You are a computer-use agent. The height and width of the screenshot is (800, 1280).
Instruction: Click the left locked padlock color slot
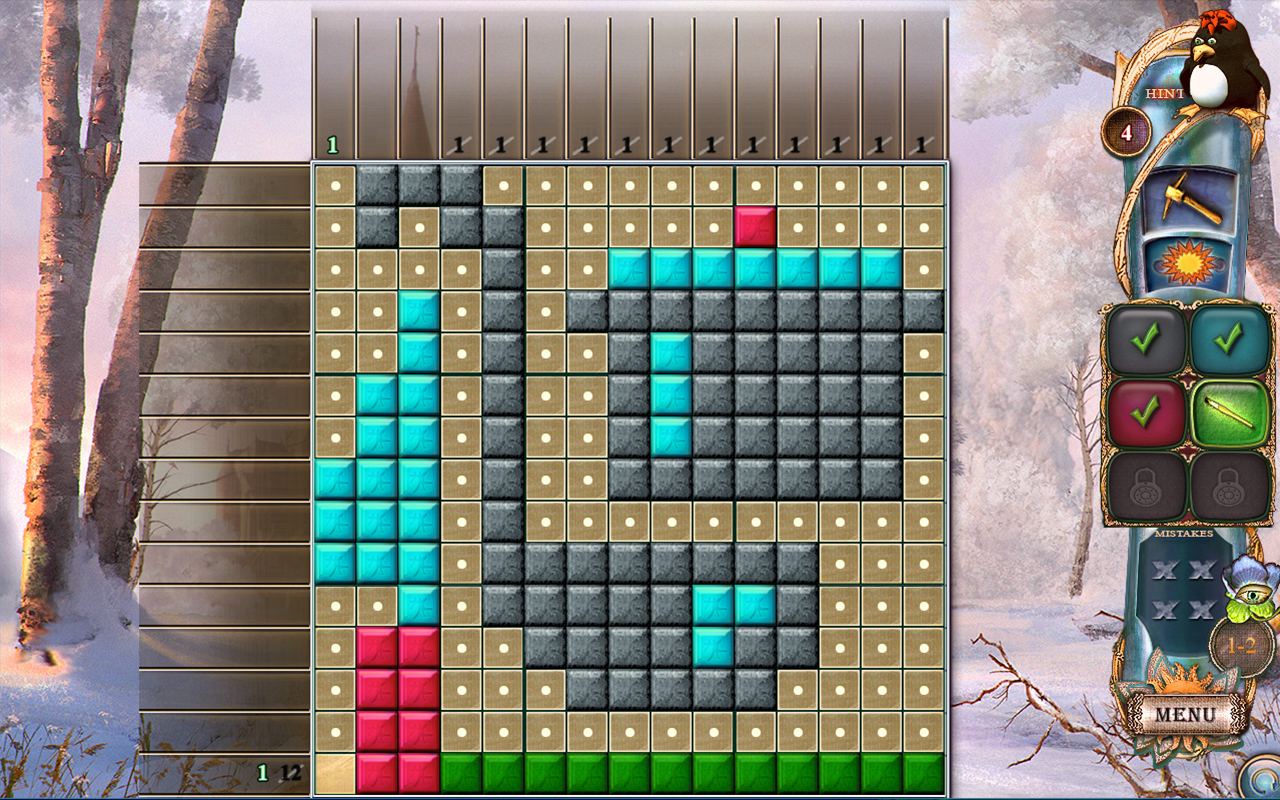pos(1147,485)
